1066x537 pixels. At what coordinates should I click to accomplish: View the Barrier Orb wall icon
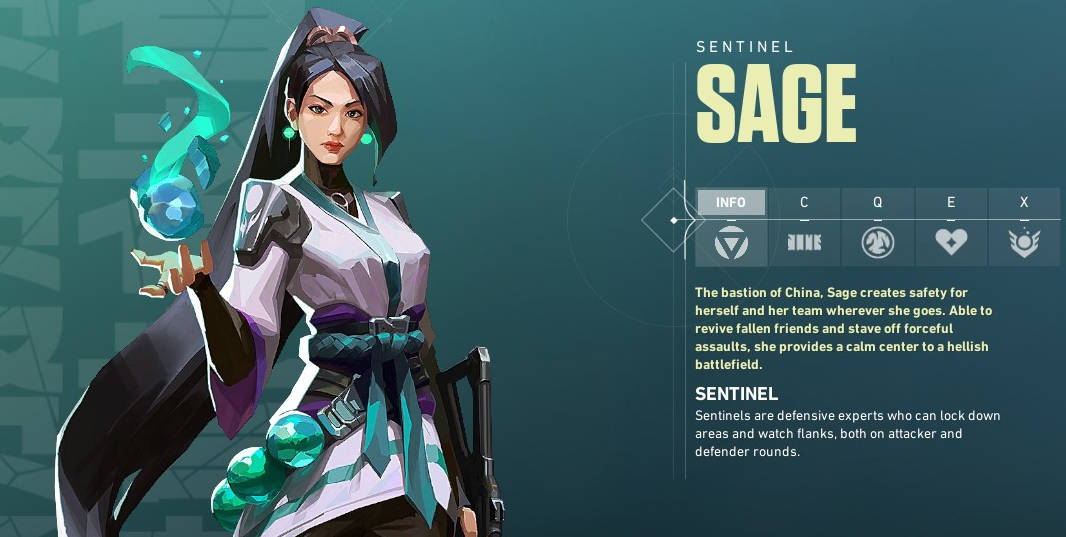[x=804, y=242]
